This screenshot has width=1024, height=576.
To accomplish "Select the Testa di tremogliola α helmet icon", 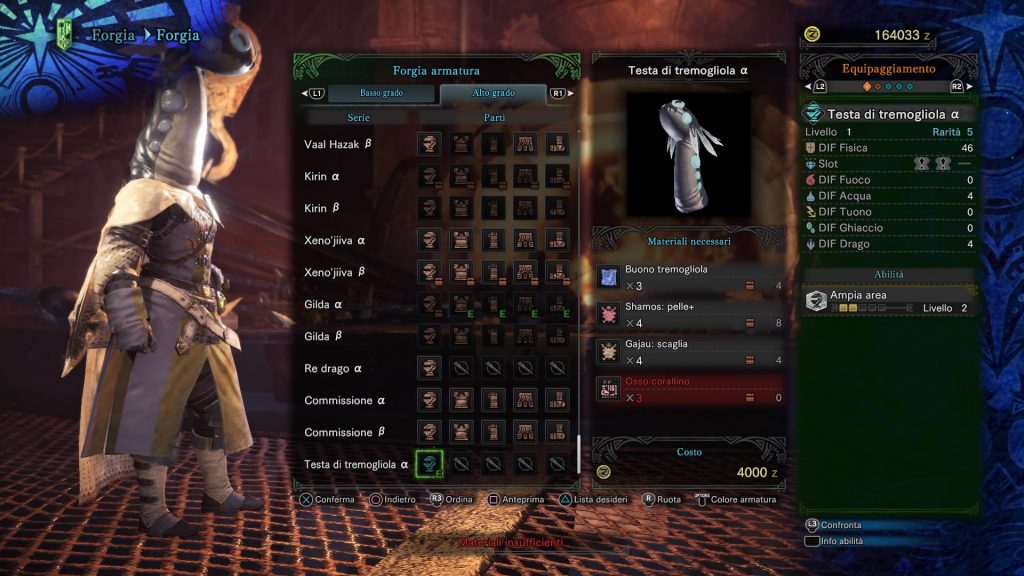I will pos(429,464).
